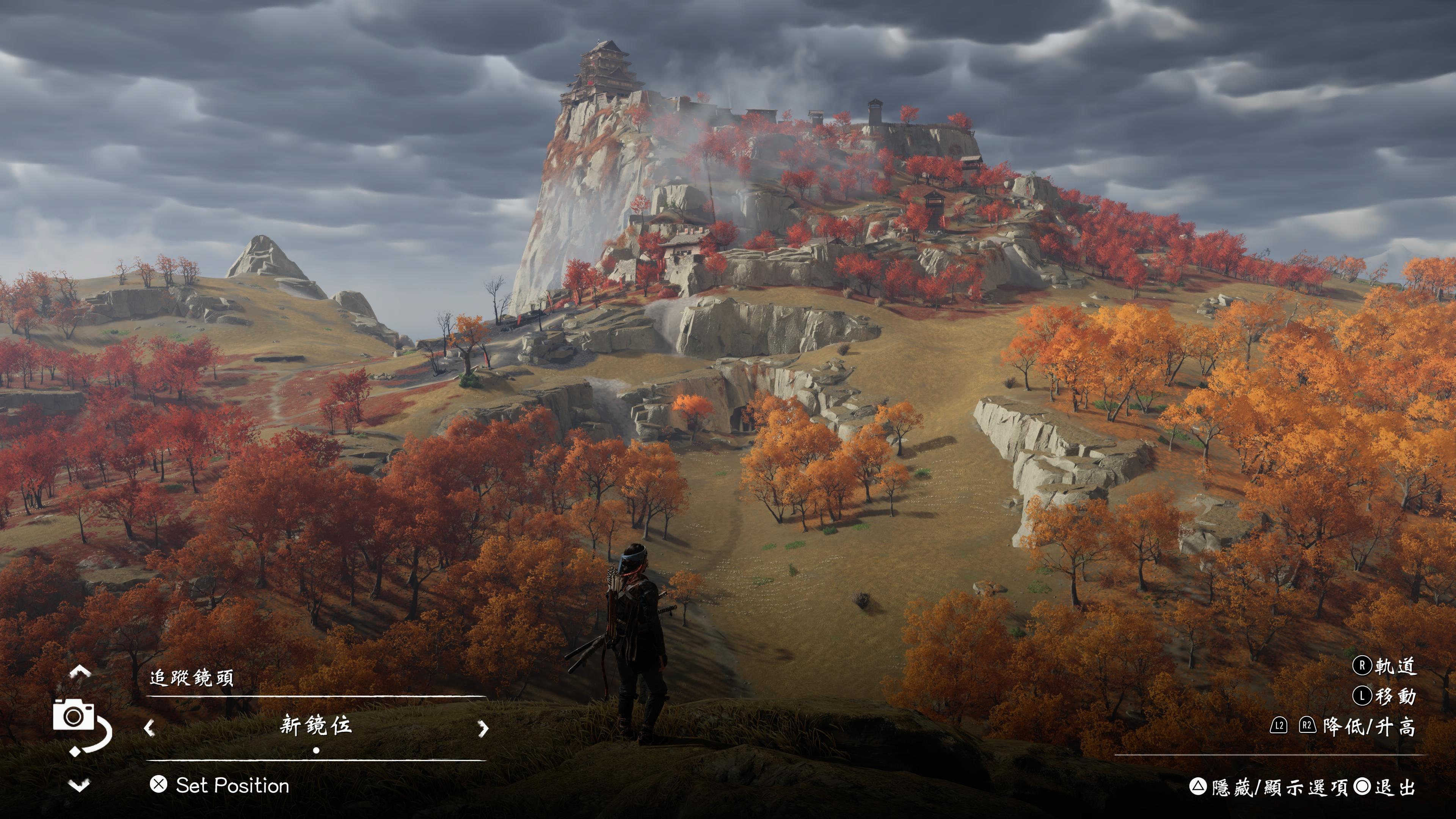Go to previous option with the up chevron

click(x=80, y=672)
